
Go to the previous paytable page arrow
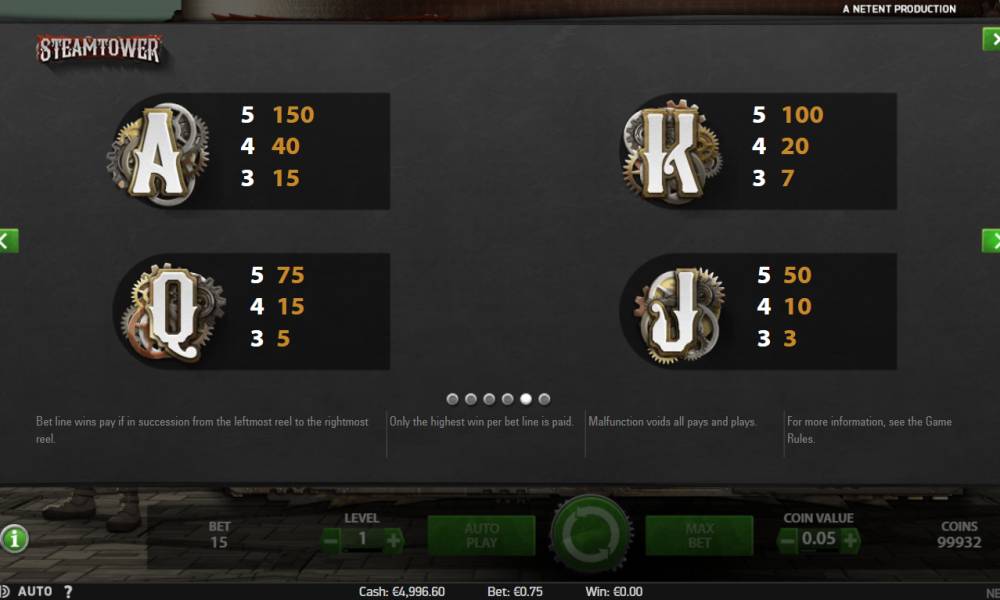click(7, 240)
